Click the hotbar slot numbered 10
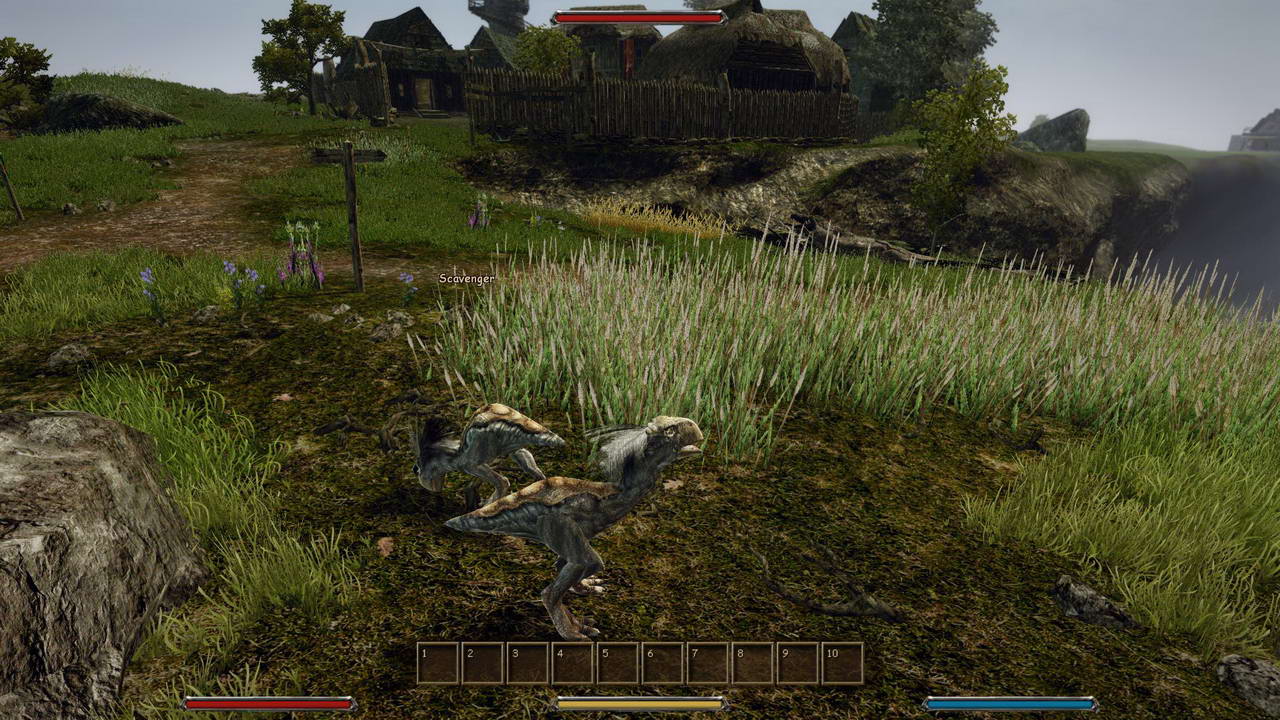 point(842,663)
